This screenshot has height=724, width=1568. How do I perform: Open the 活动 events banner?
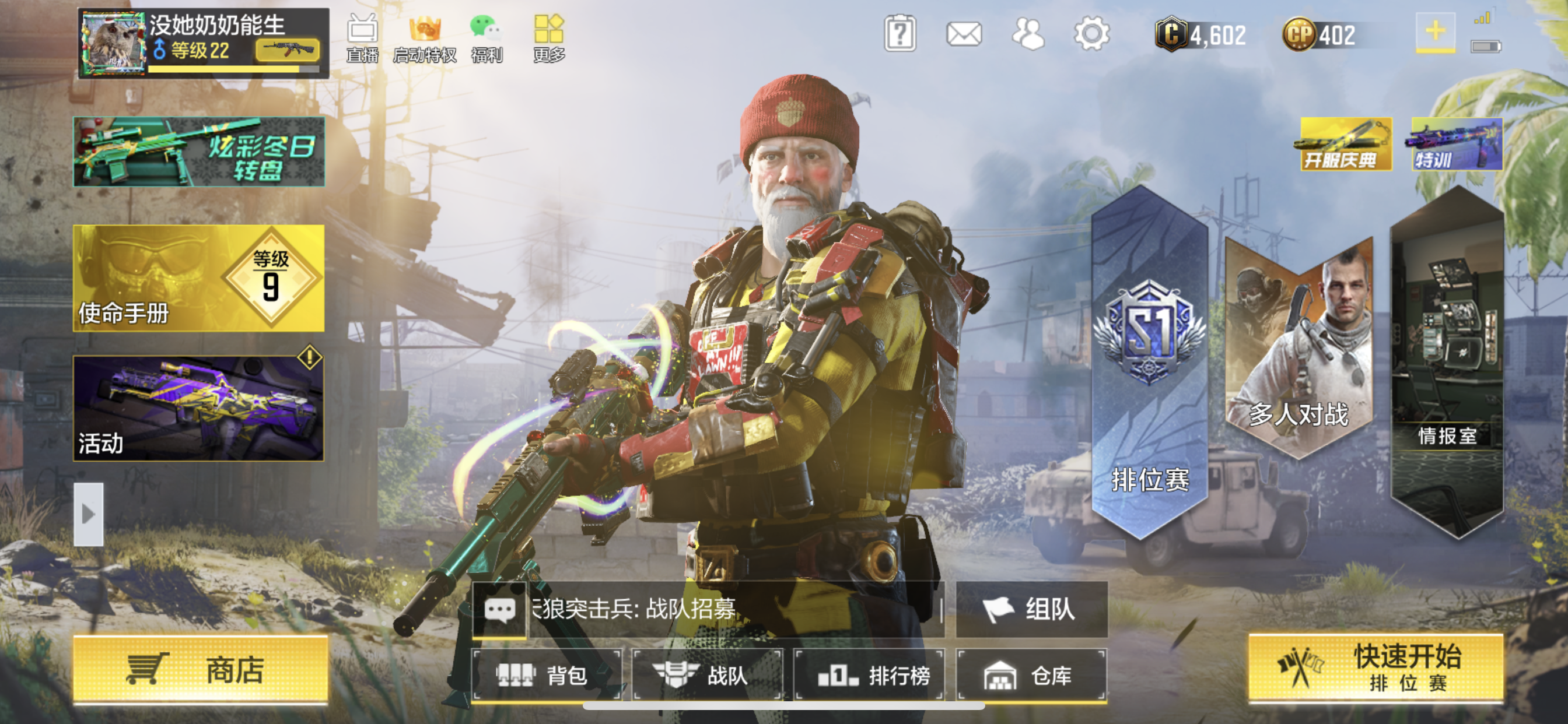(x=198, y=408)
